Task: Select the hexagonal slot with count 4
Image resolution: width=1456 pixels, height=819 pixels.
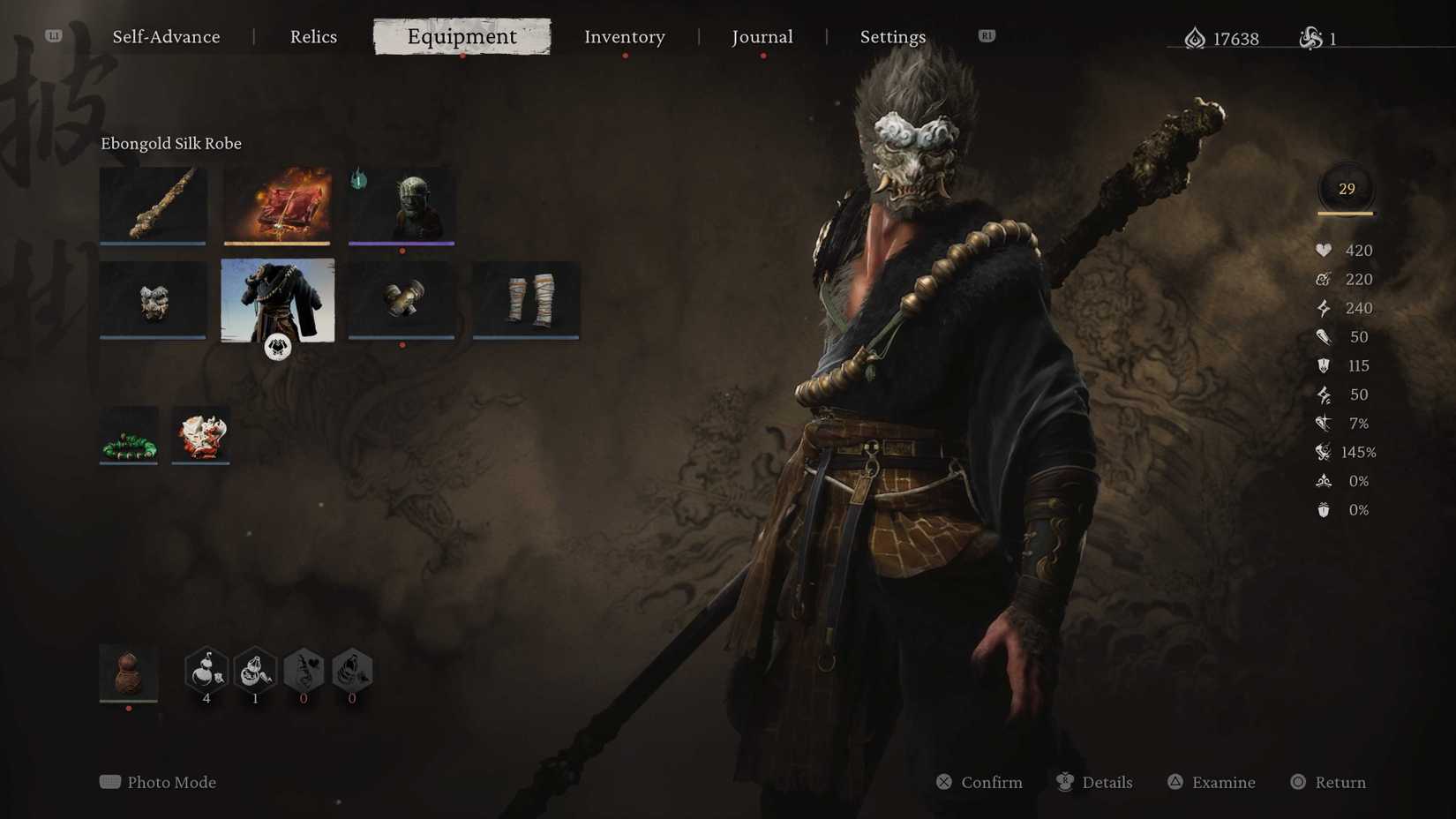Action: pyautogui.click(x=206, y=671)
